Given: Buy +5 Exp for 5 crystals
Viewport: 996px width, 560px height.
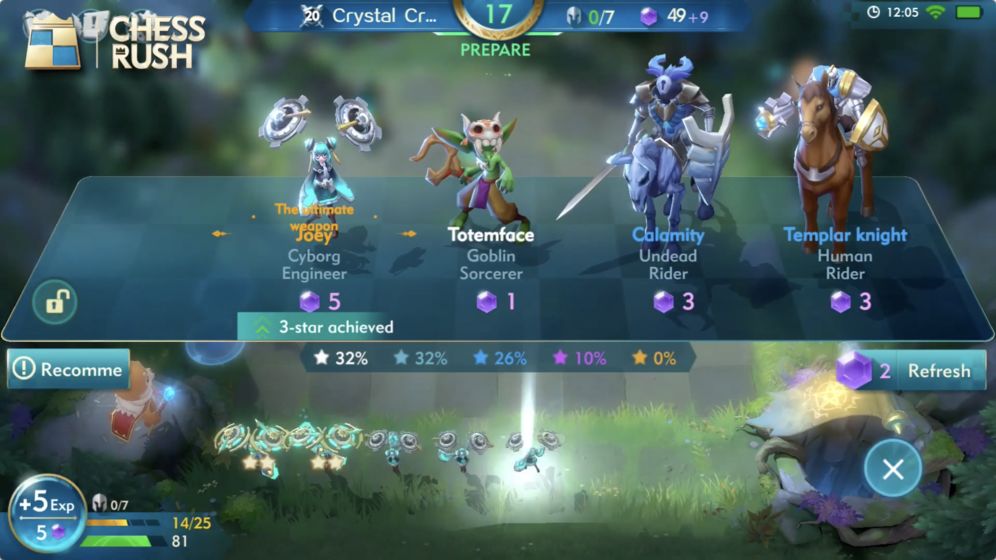Looking at the screenshot, I should click(47, 513).
